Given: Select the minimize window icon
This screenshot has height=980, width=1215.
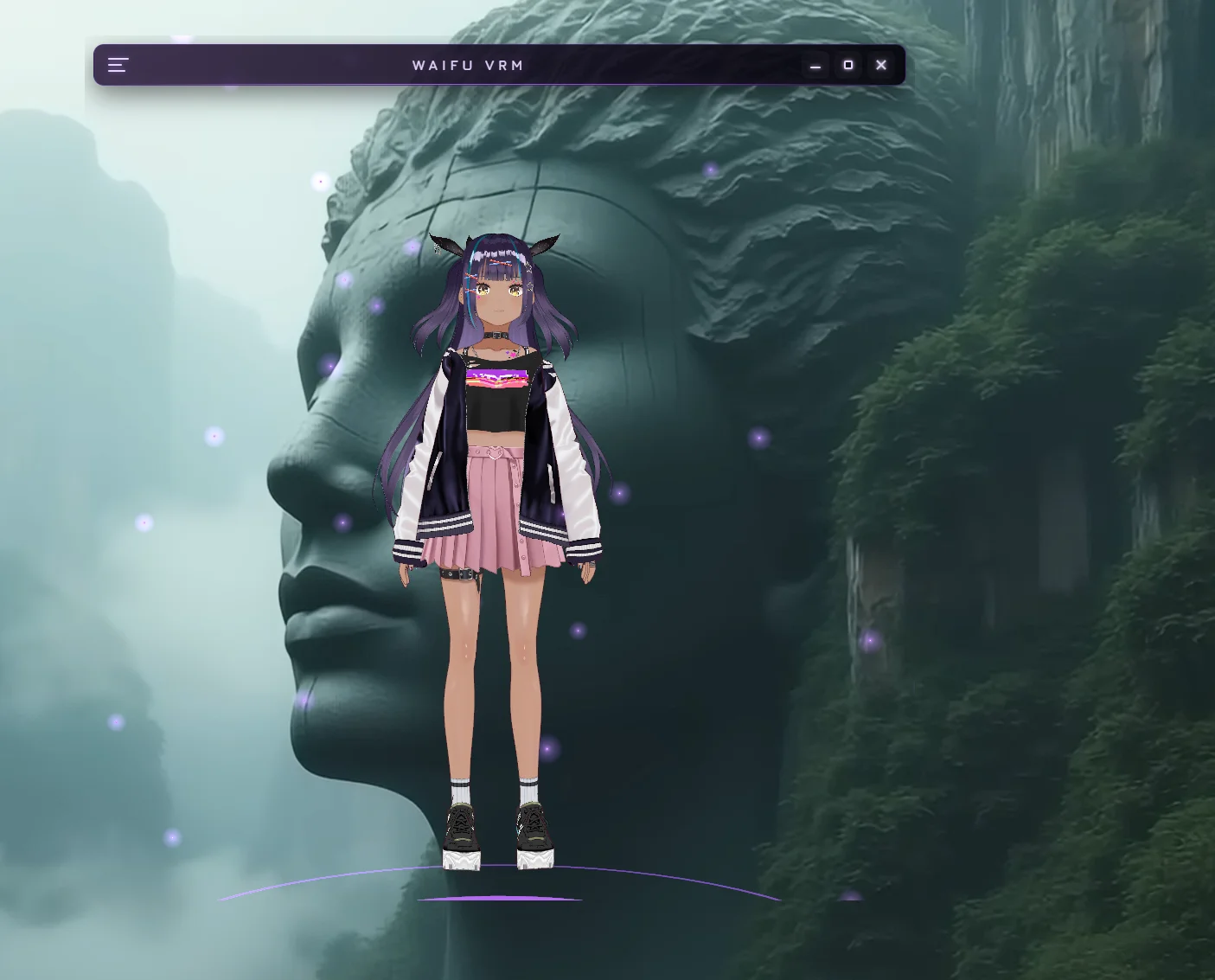Looking at the screenshot, I should point(815,65).
